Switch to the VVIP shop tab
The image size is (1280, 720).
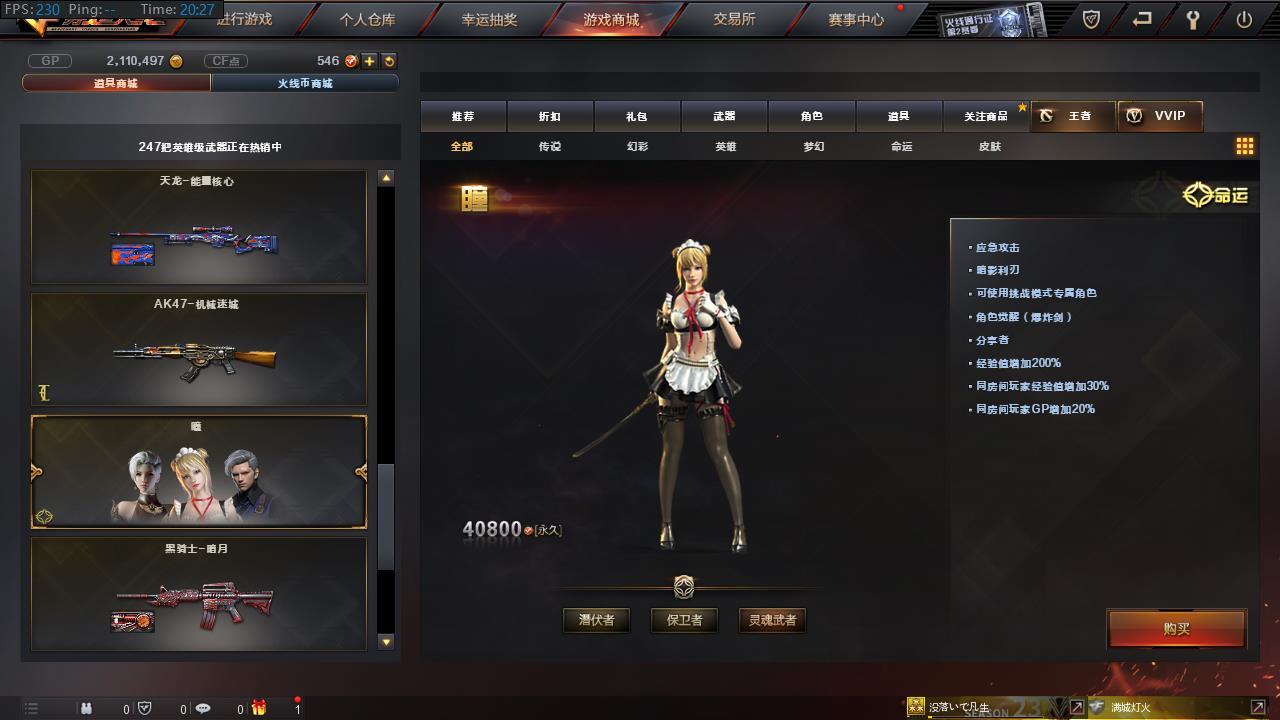point(1163,115)
